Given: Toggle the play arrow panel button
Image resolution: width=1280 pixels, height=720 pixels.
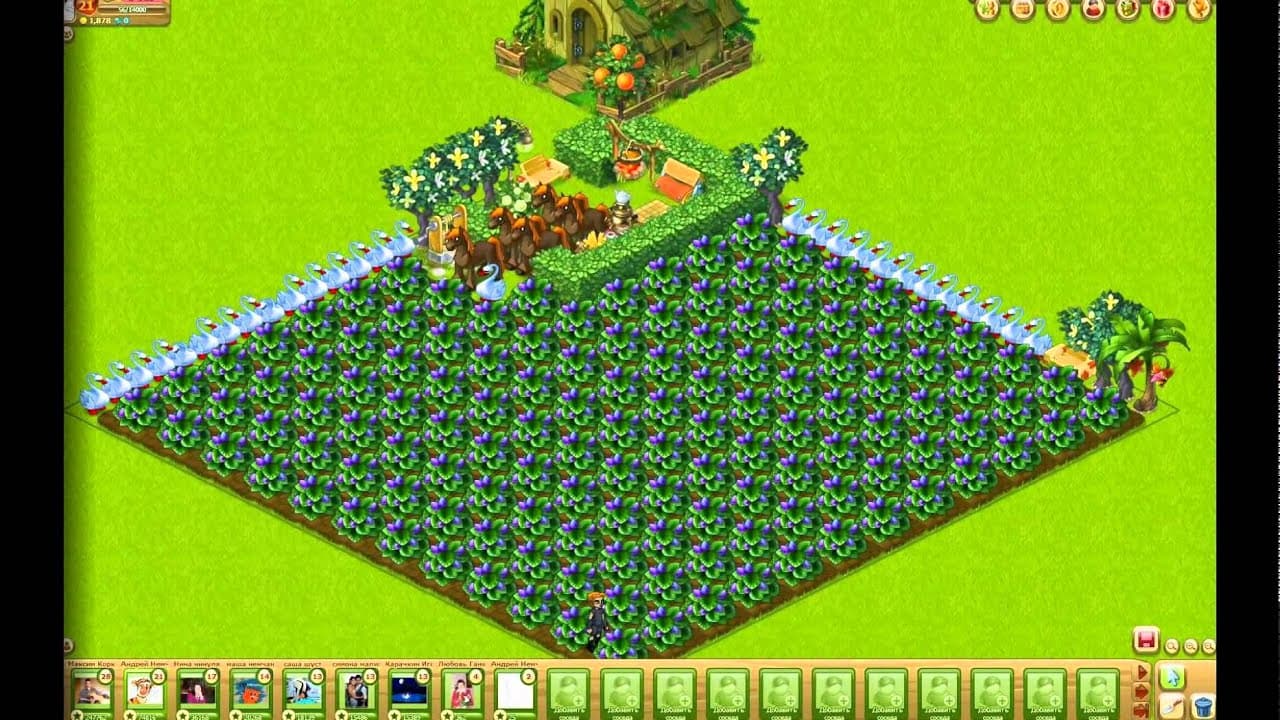Looking at the screenshot, I should (x=1142, y=672).
